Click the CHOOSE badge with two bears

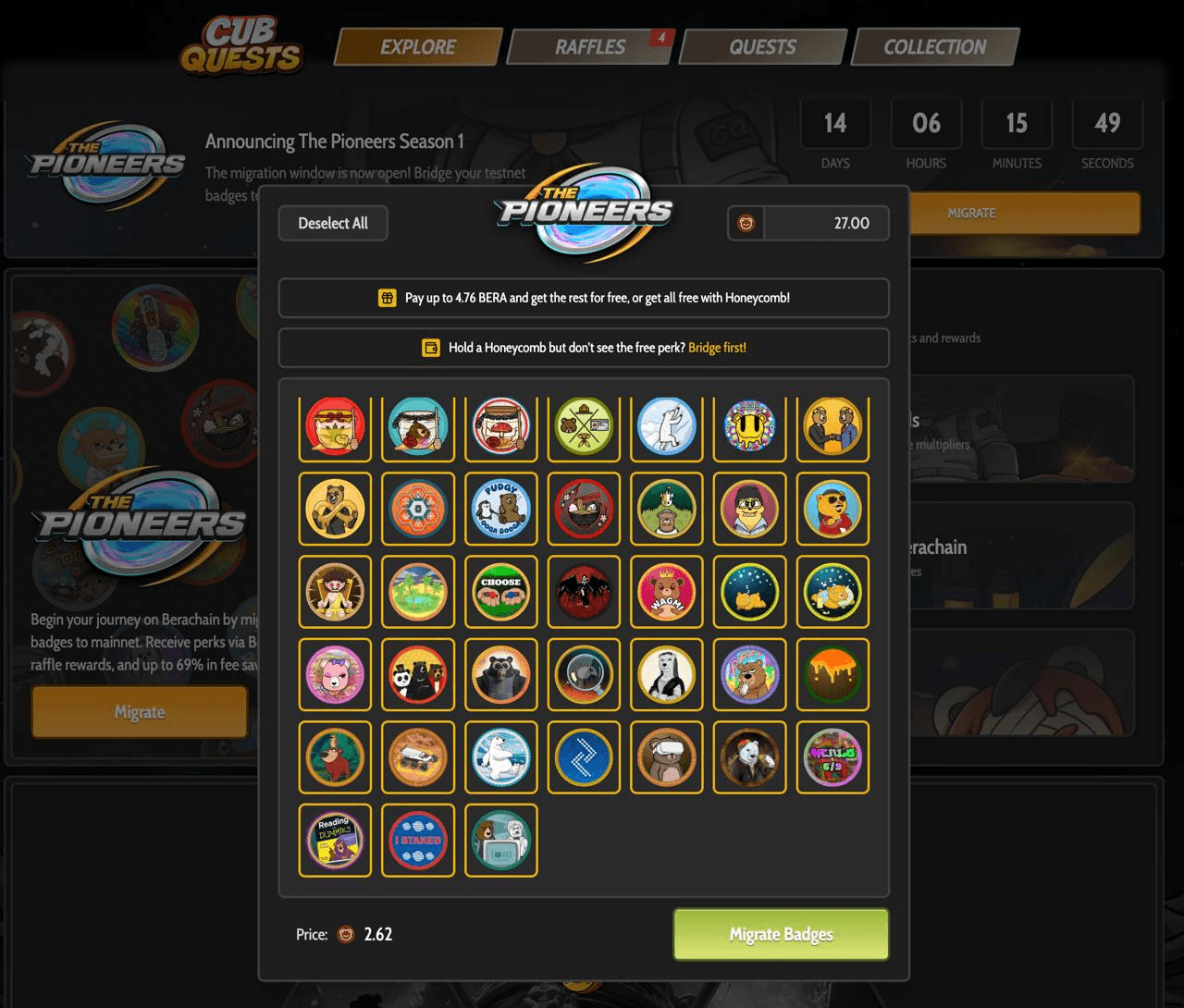click(500, 592)
